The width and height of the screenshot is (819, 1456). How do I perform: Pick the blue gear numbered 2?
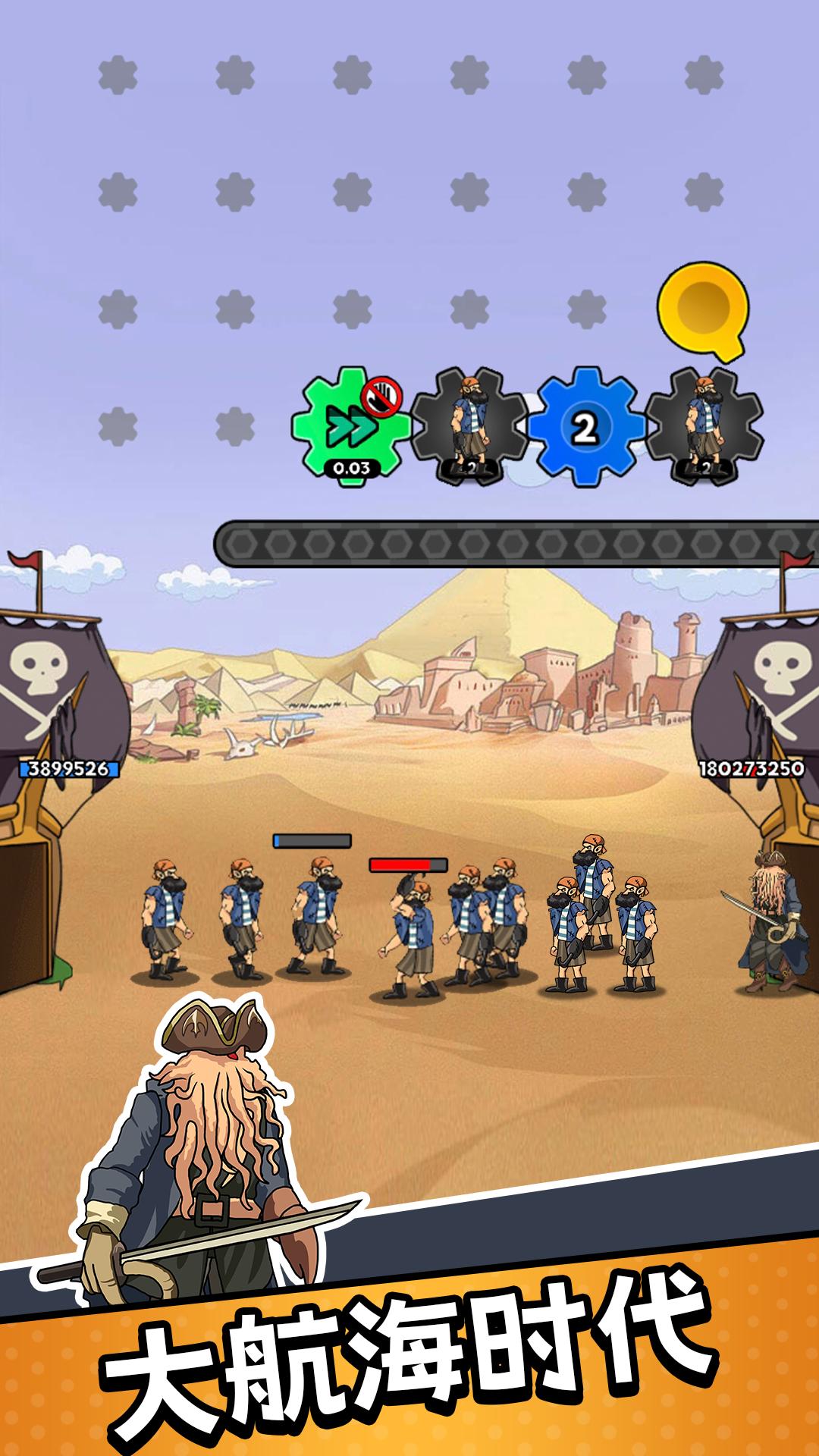pos(582,427)
